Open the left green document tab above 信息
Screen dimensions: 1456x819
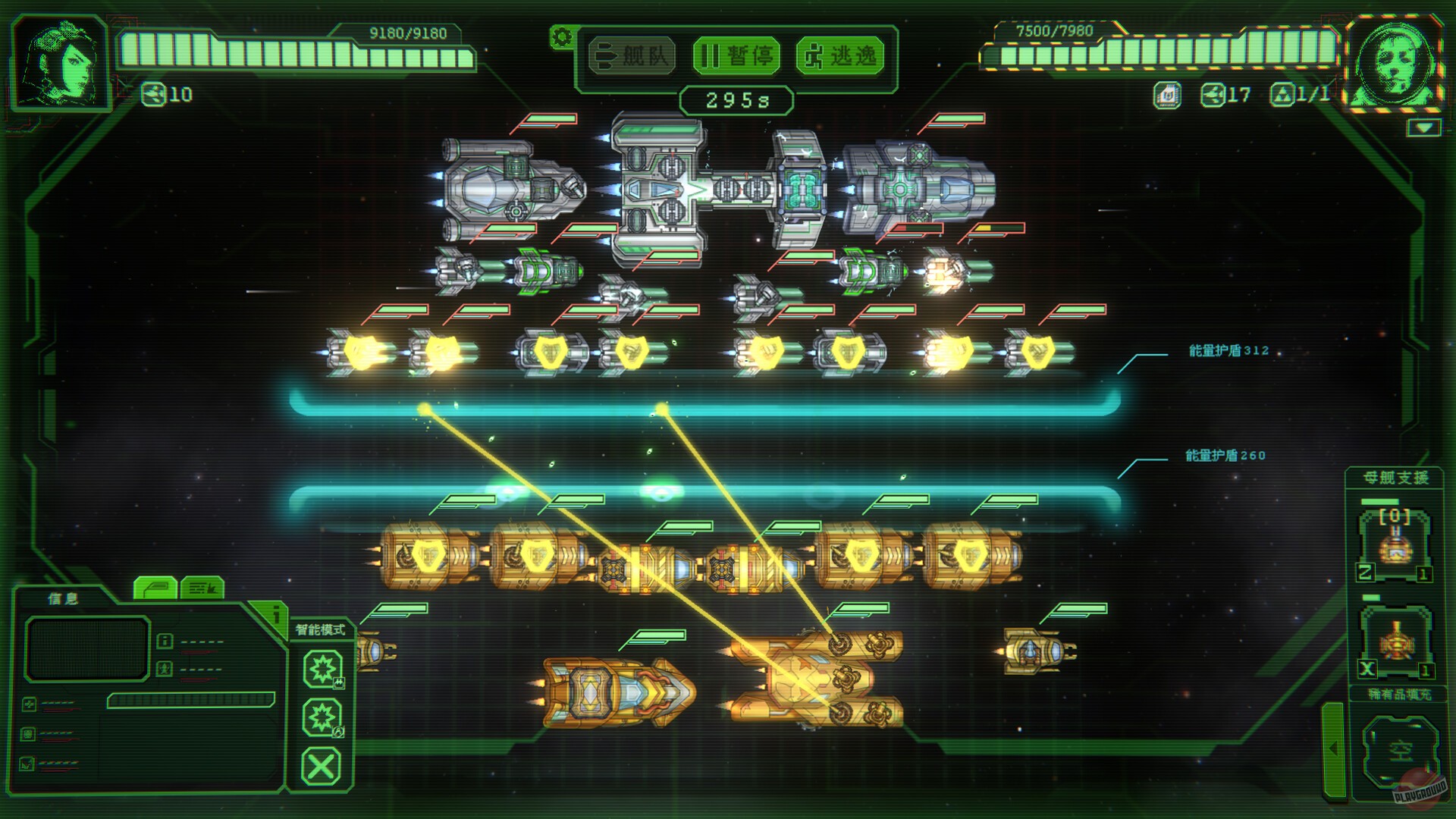point(156,589)
